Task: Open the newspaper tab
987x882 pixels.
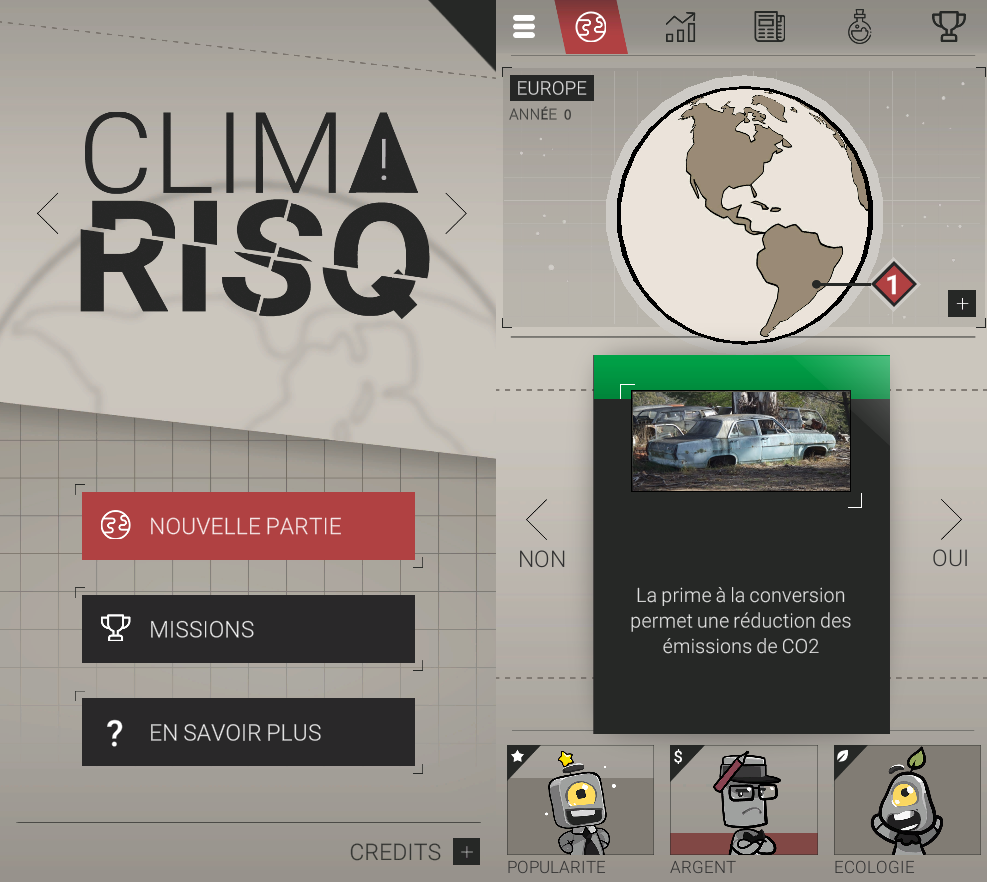Action: [769, 27]
